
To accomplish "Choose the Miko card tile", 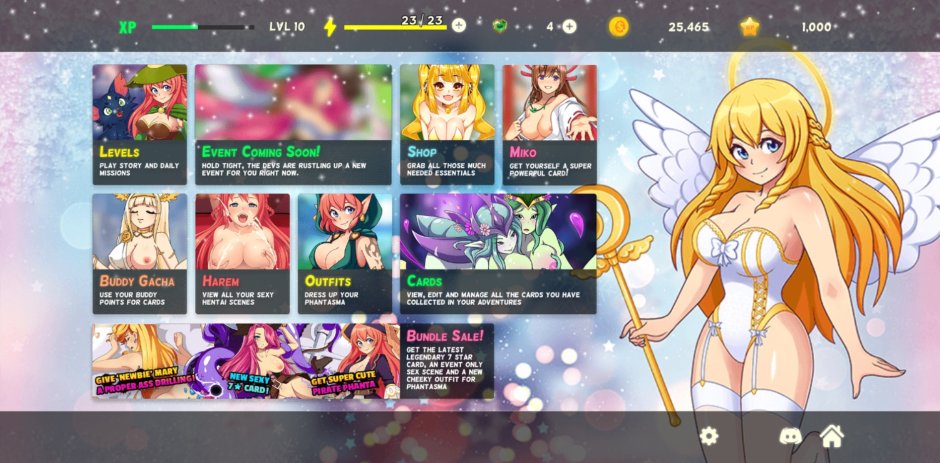I will (550, 124).
